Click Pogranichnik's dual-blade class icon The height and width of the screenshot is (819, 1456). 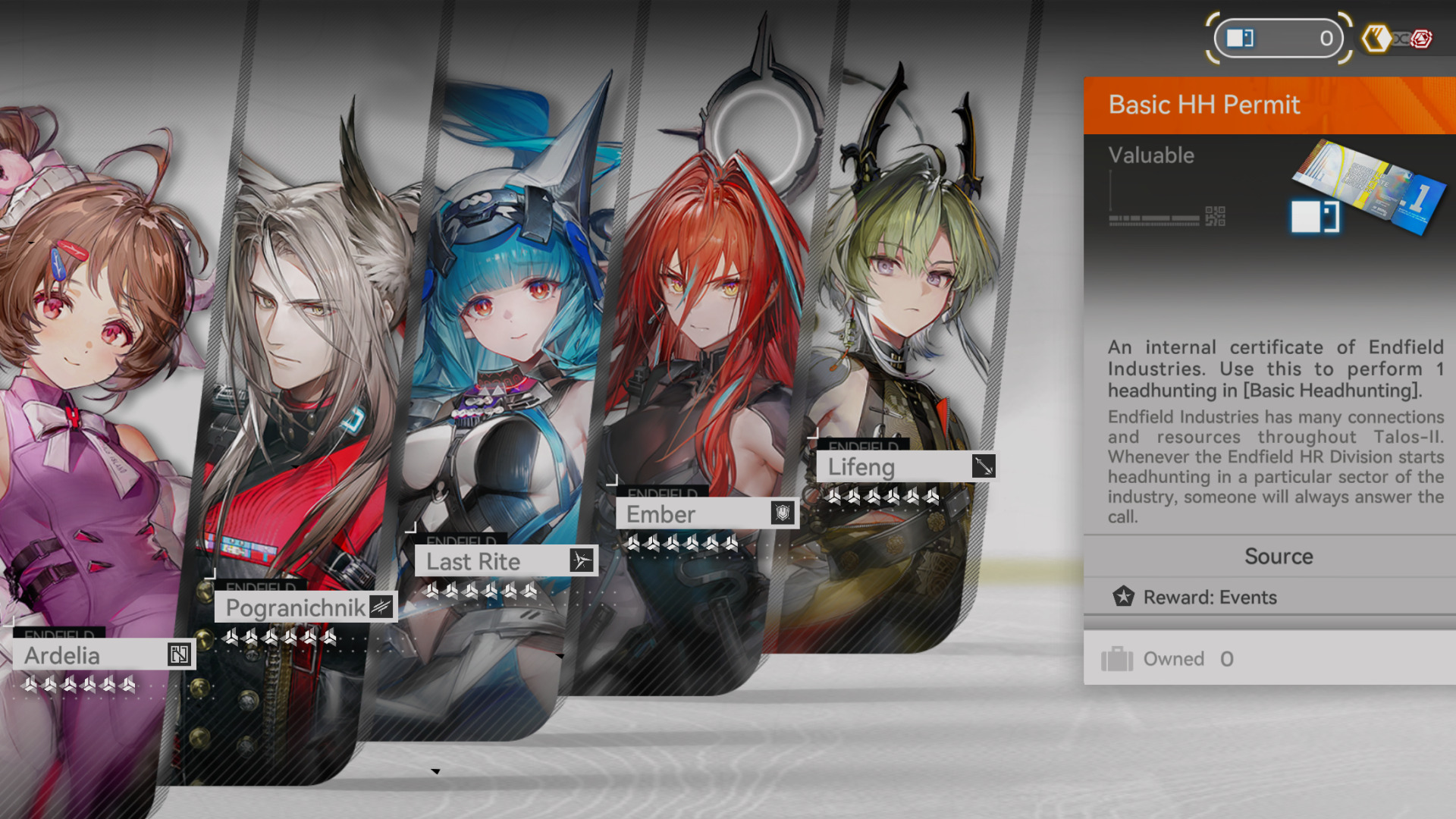pyautogui.click(x=381, y=606)
